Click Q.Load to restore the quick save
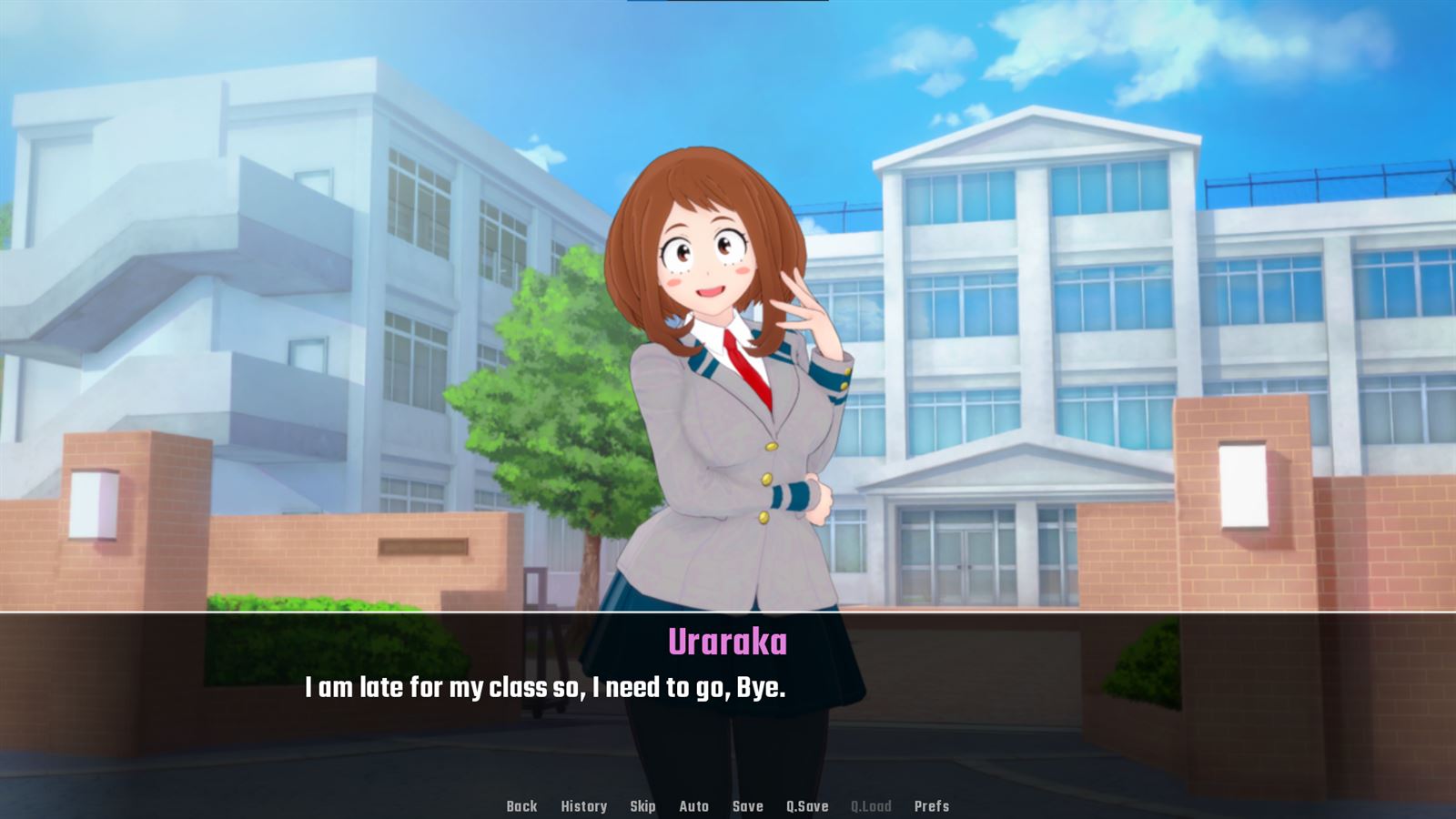 pos(871,806)
